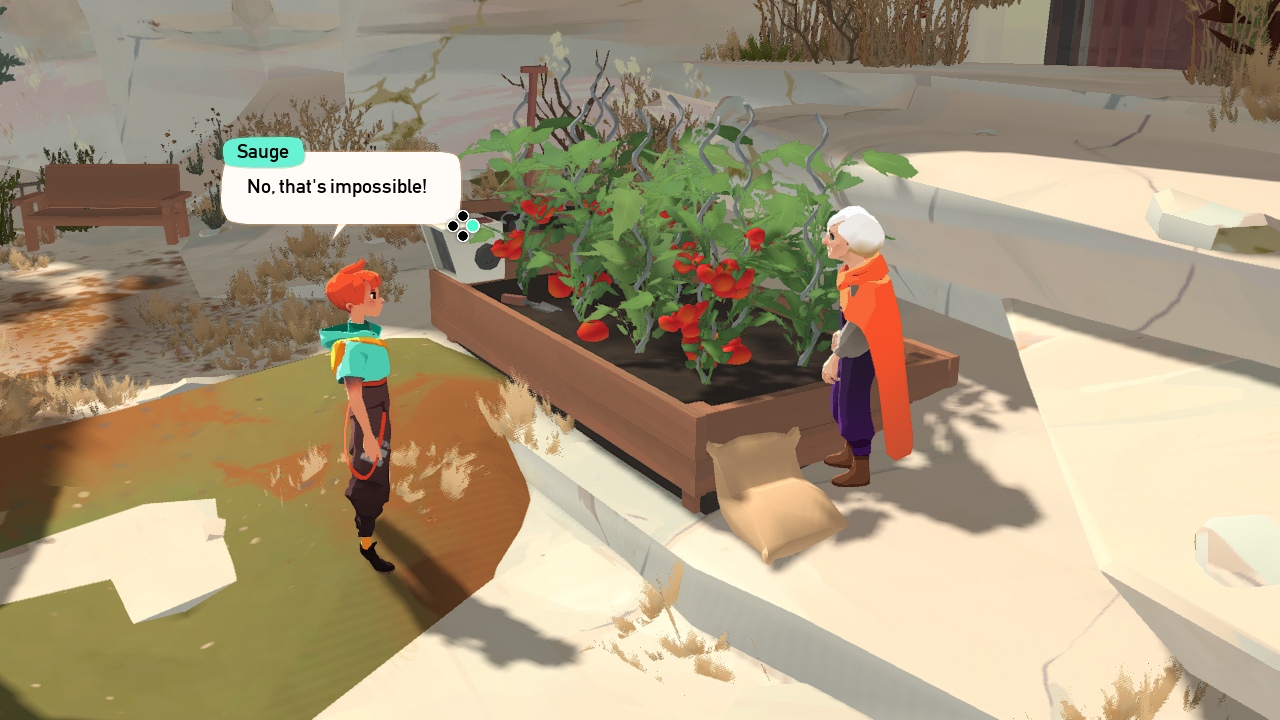Toggle the black button below the teal prompt
Screen dimensions: 1280x720
point(462,236)
